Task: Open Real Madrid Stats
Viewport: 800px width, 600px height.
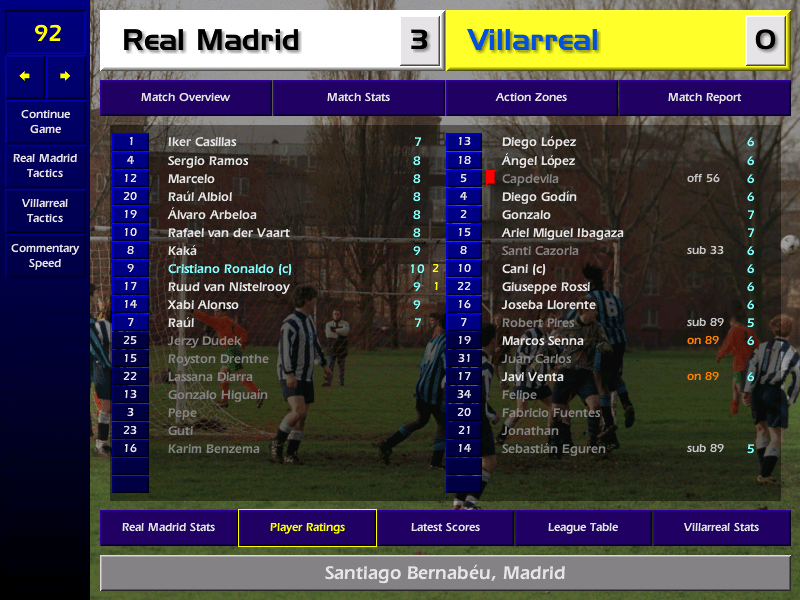Action: click(168, 527)
